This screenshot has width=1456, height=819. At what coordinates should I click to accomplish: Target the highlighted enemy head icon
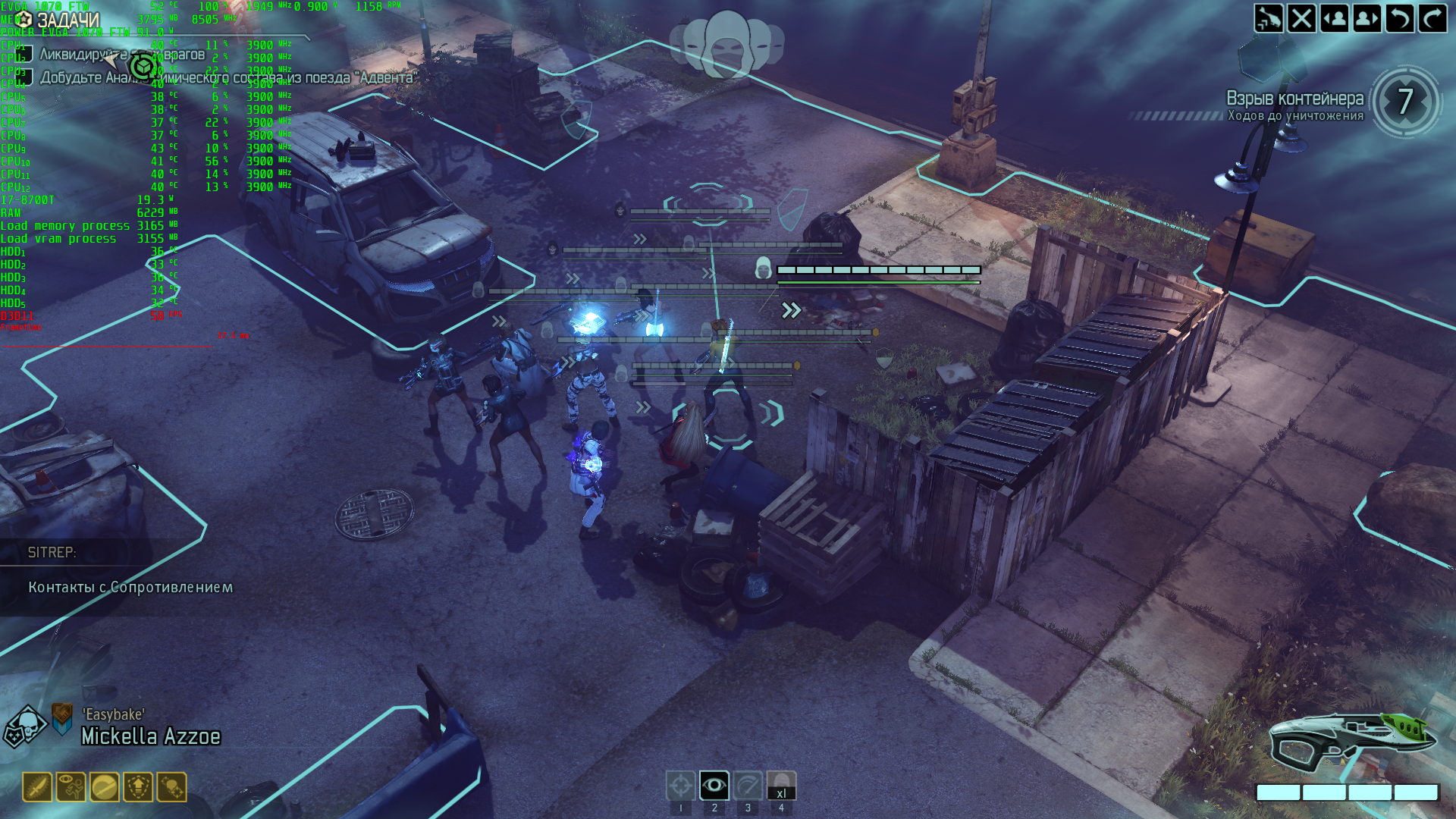[763, 268]
